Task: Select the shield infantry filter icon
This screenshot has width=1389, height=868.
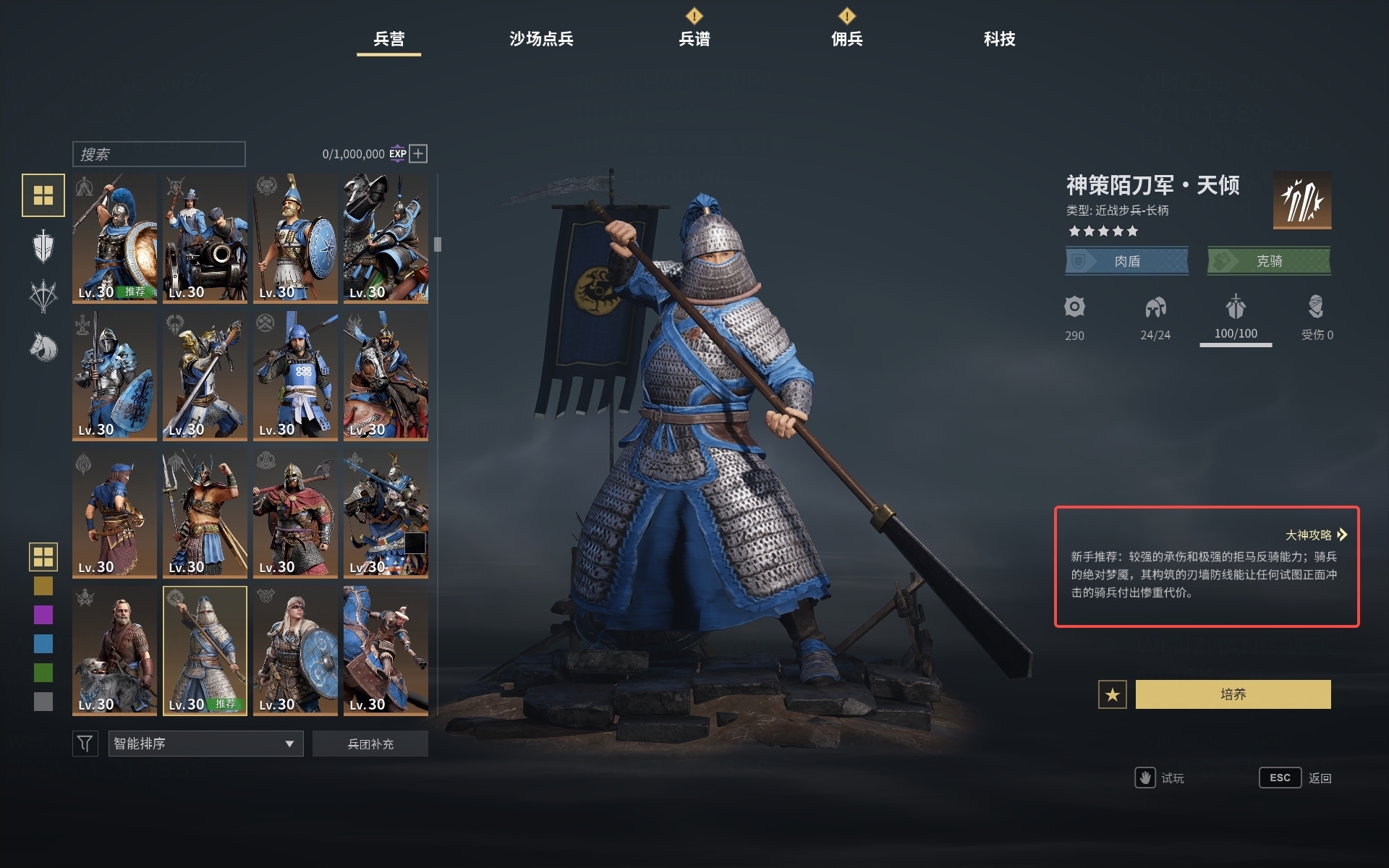Action: click(43, 246)
